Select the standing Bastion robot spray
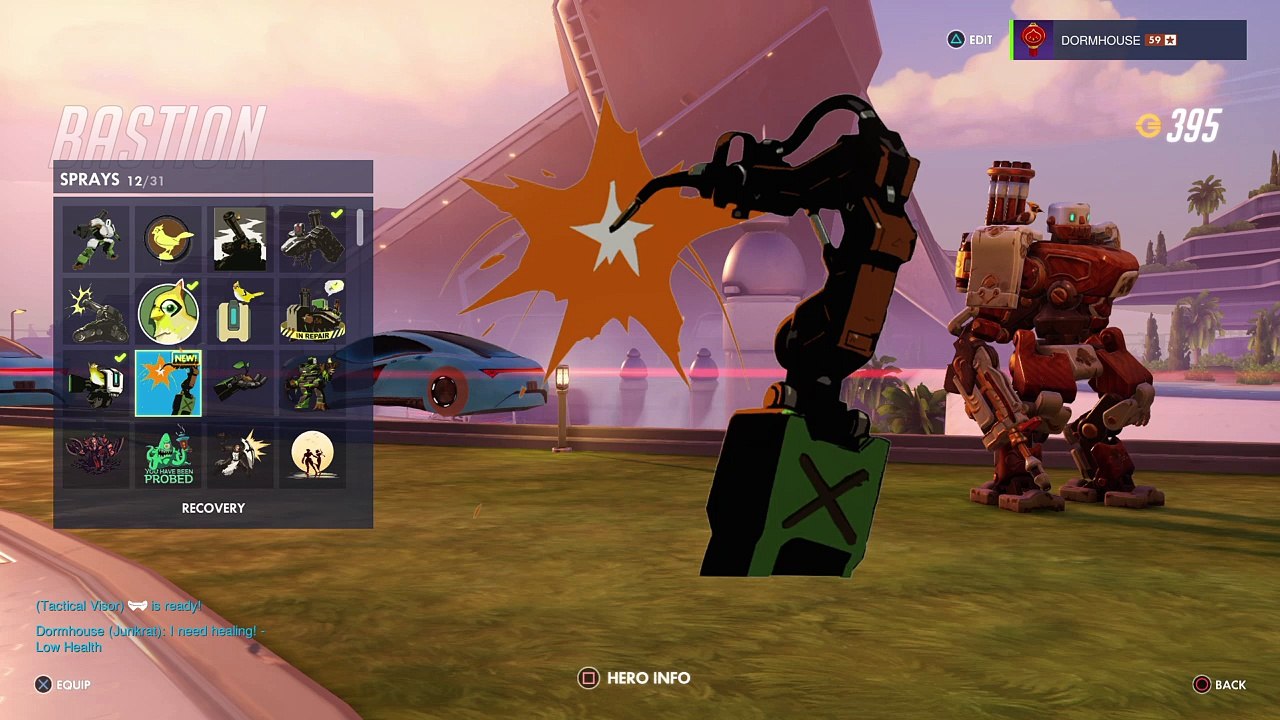The height and width of the screenshot is (720, 1280). click(96, 240)
